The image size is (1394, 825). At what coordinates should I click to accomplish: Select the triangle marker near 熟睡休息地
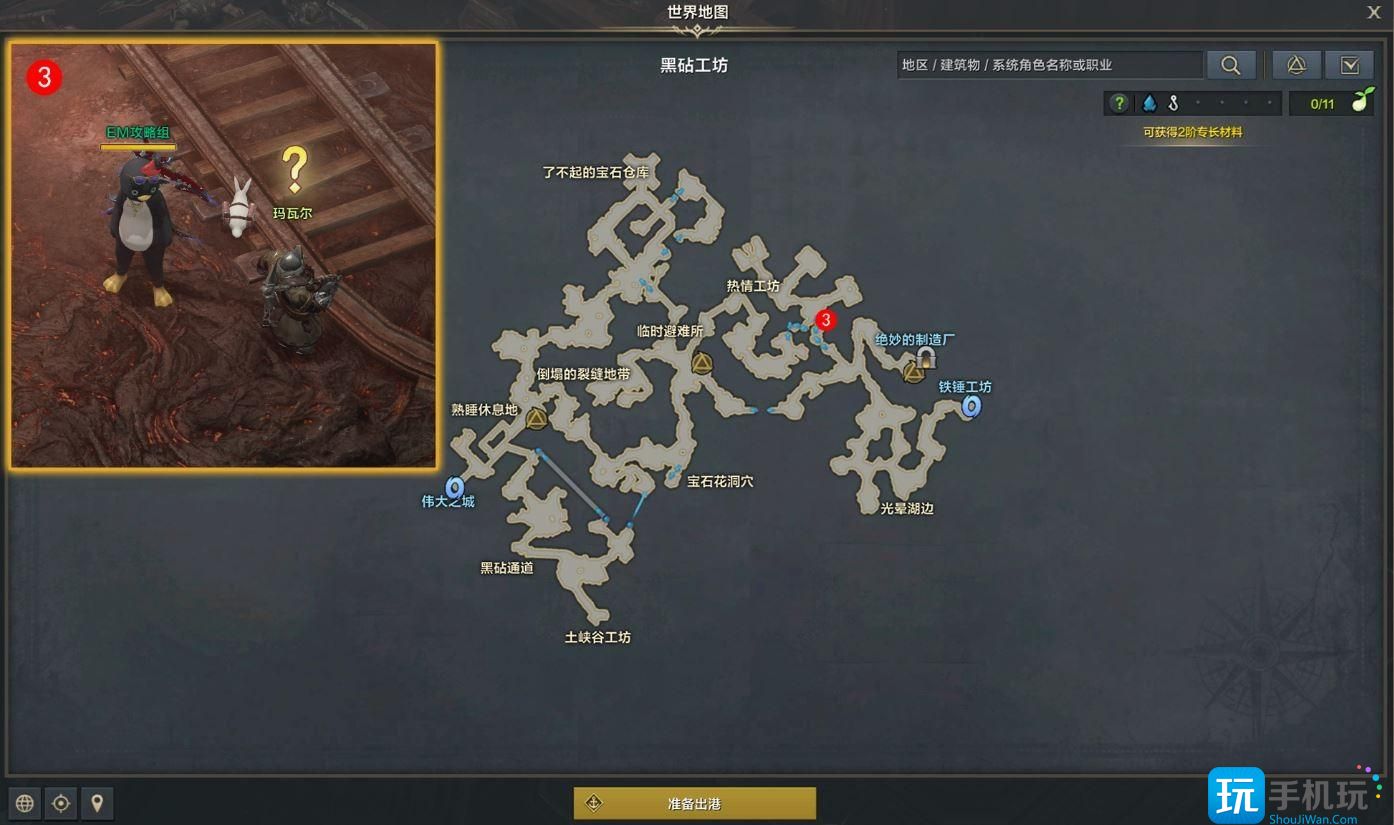point(537,420)
